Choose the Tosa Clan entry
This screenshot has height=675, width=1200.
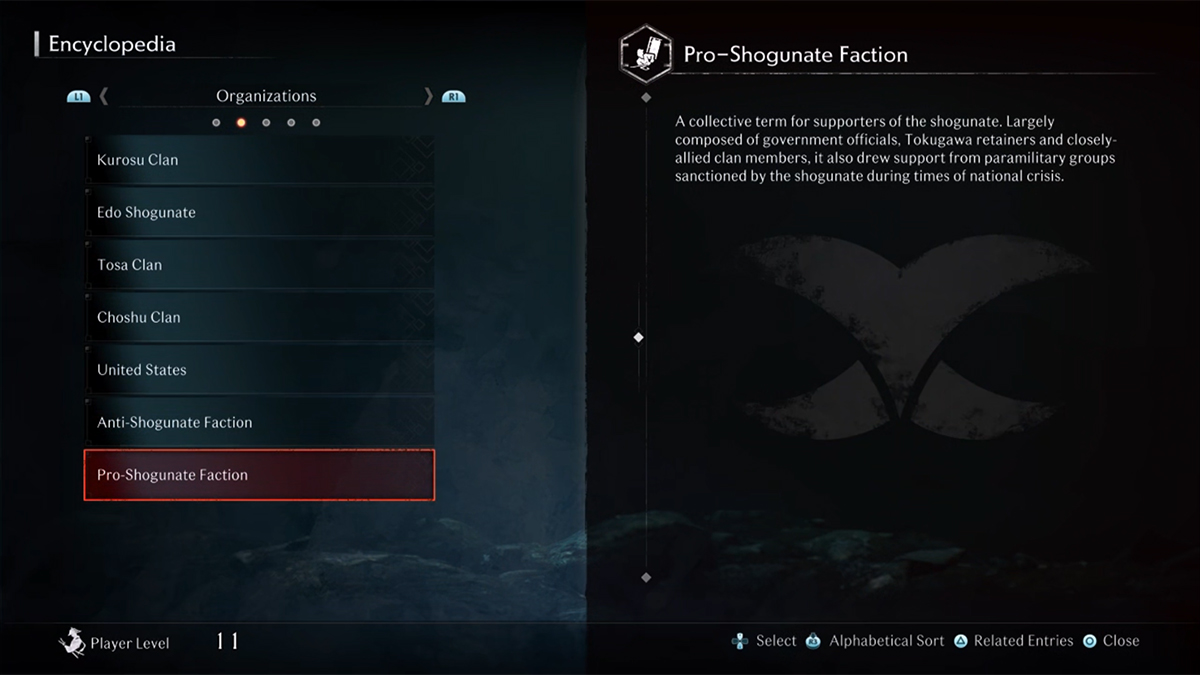click(259, 265)
